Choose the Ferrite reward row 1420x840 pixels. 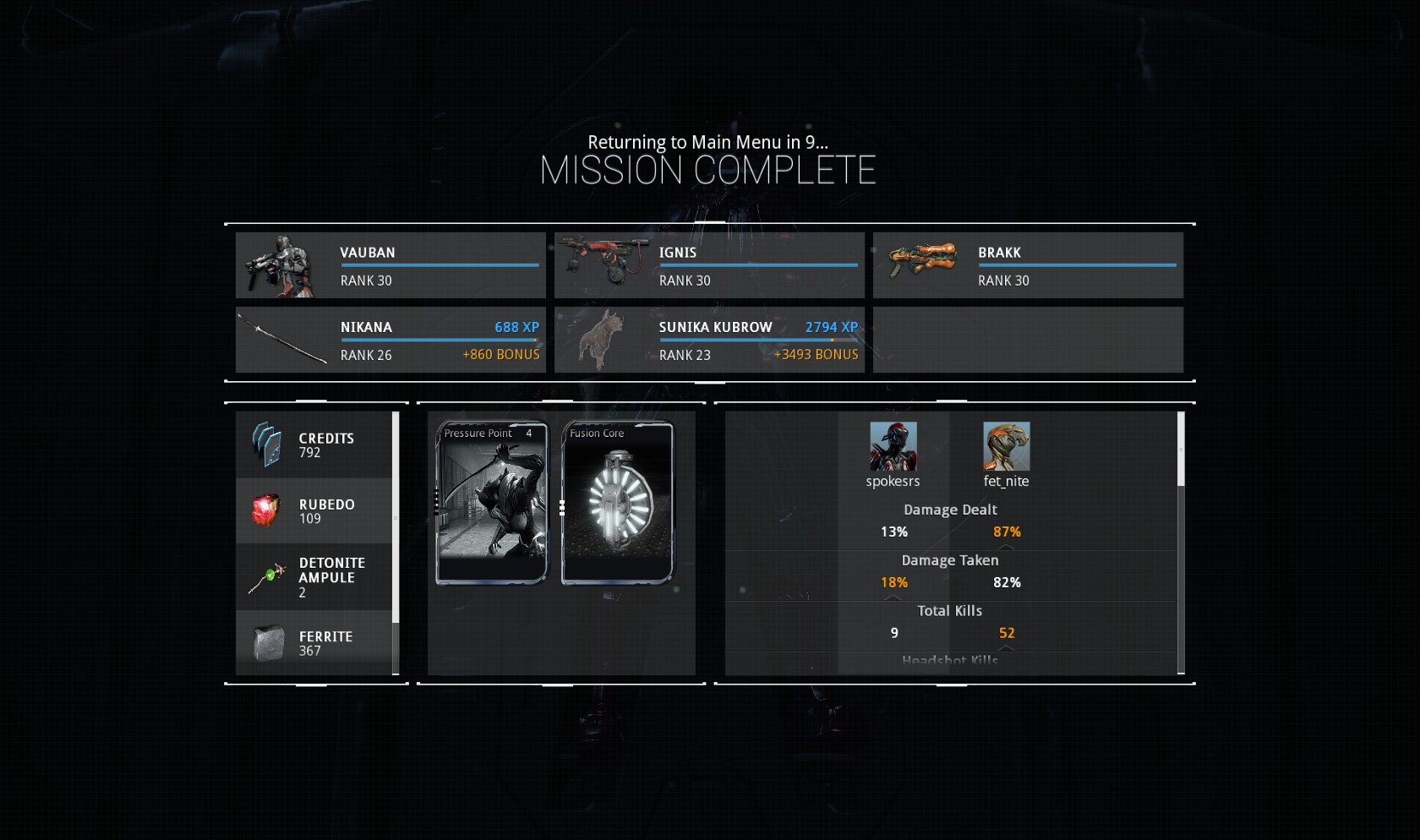point(314,643)
